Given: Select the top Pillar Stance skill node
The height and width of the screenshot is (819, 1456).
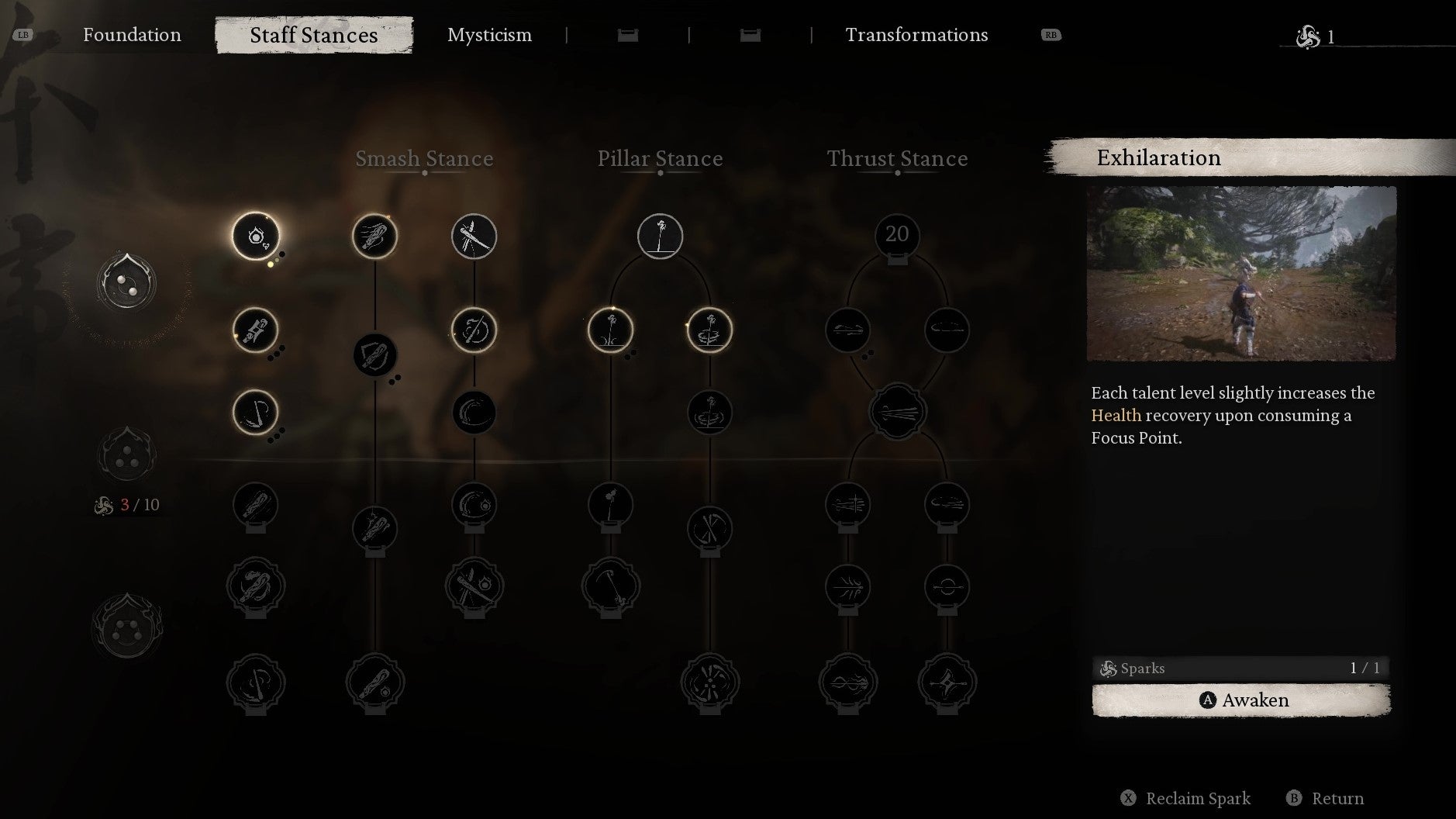Looking at the screenshot, I should 660,236.
